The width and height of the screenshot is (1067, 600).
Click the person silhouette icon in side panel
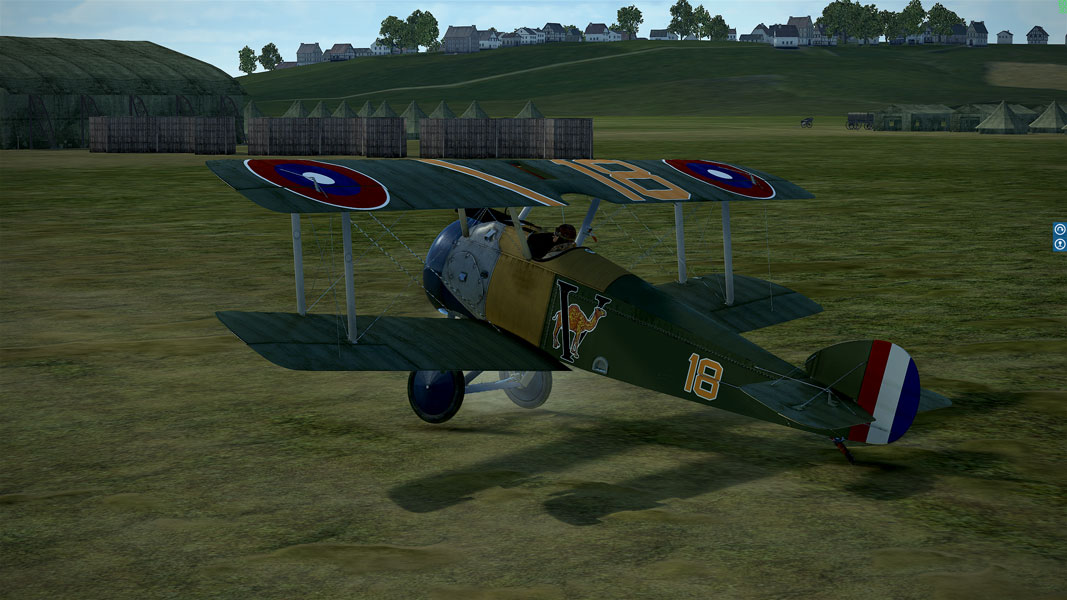coord(1060,244)
